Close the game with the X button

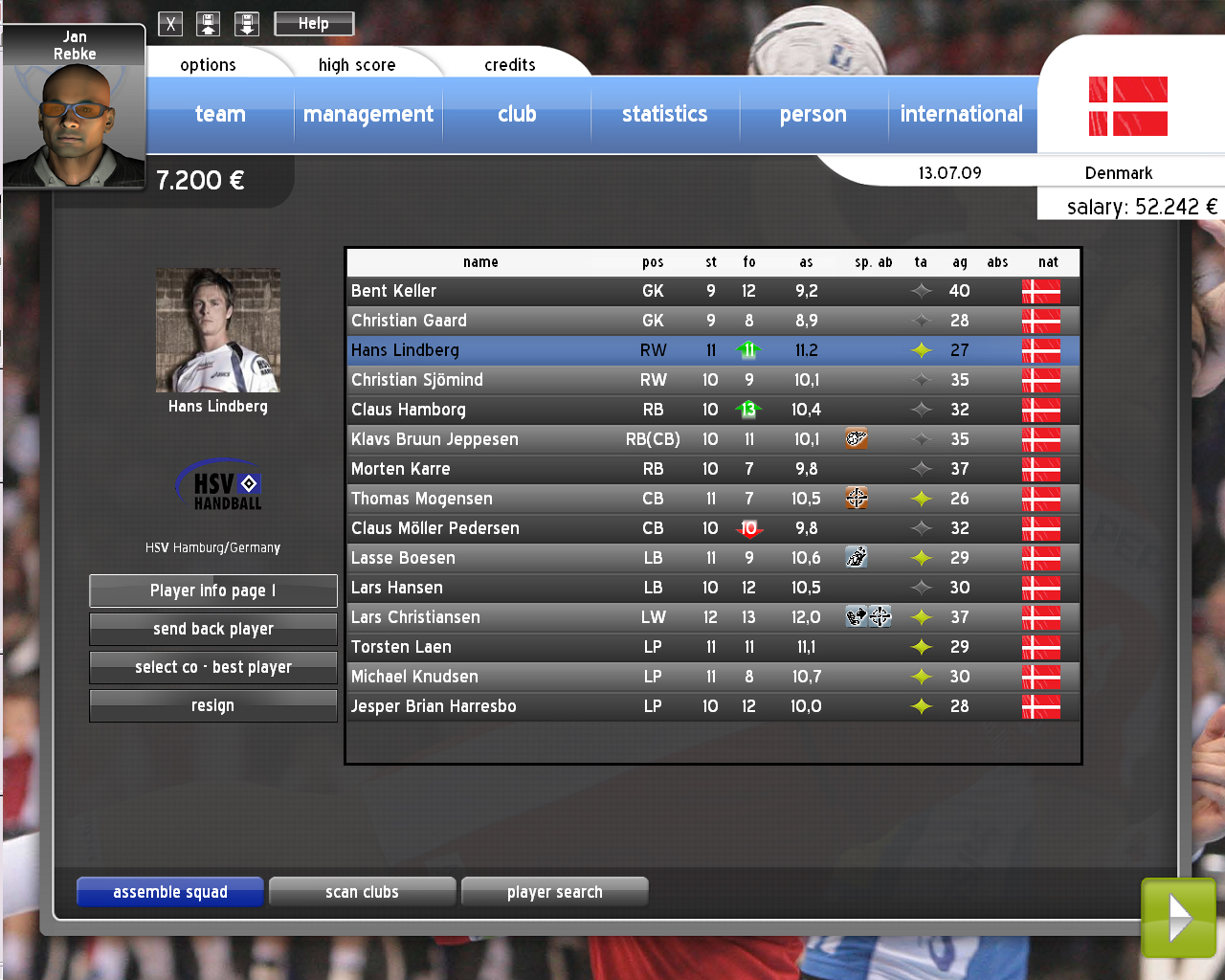click(x=170, y=24)
